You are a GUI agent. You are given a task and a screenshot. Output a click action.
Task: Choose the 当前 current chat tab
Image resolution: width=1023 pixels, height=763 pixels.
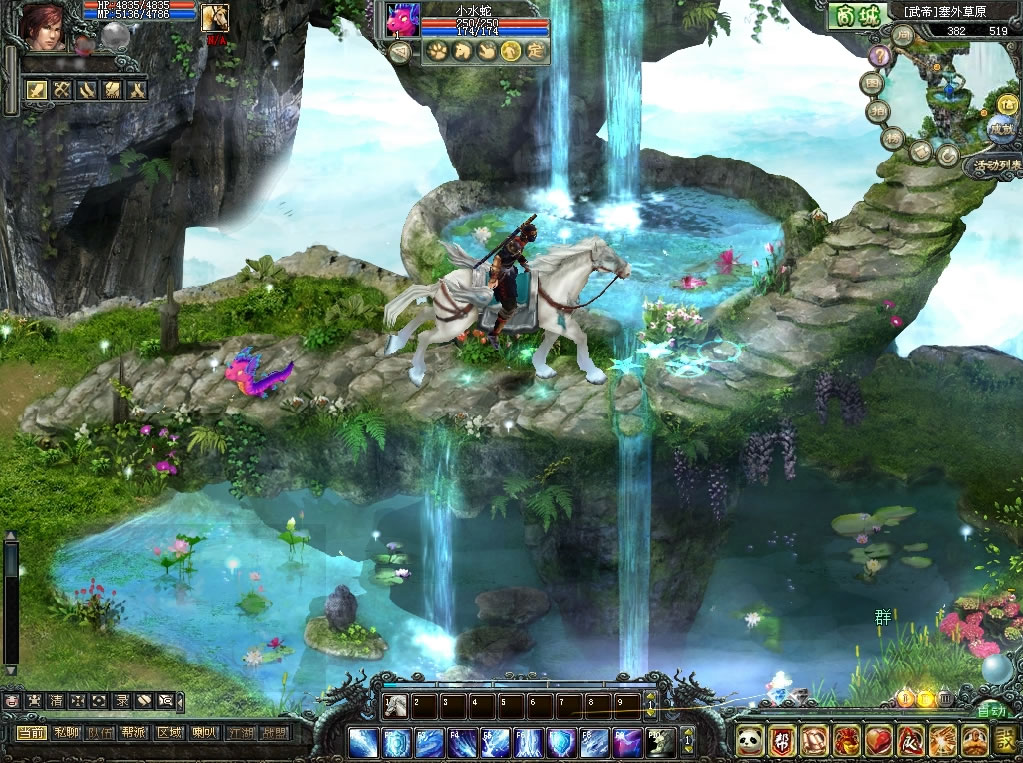point(32,733)
